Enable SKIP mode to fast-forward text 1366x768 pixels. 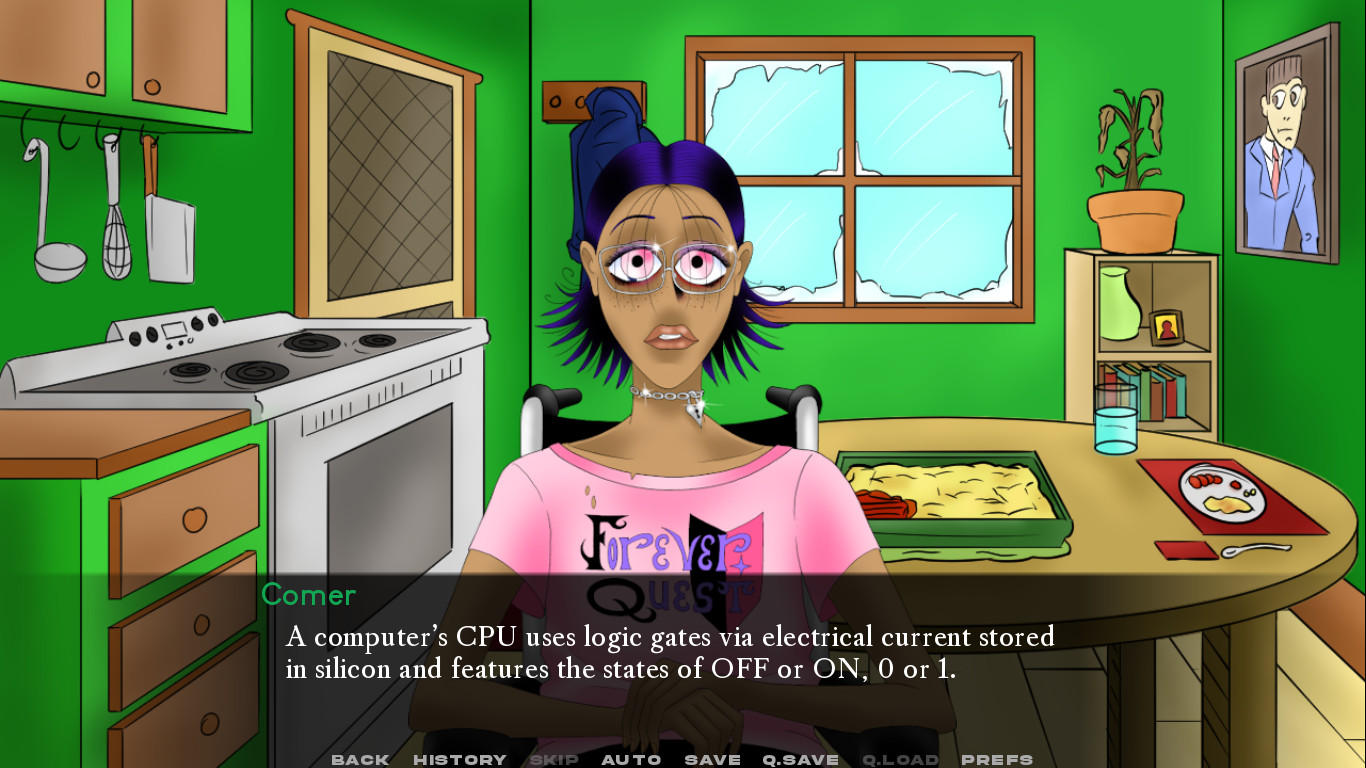[x=557, y=759]
